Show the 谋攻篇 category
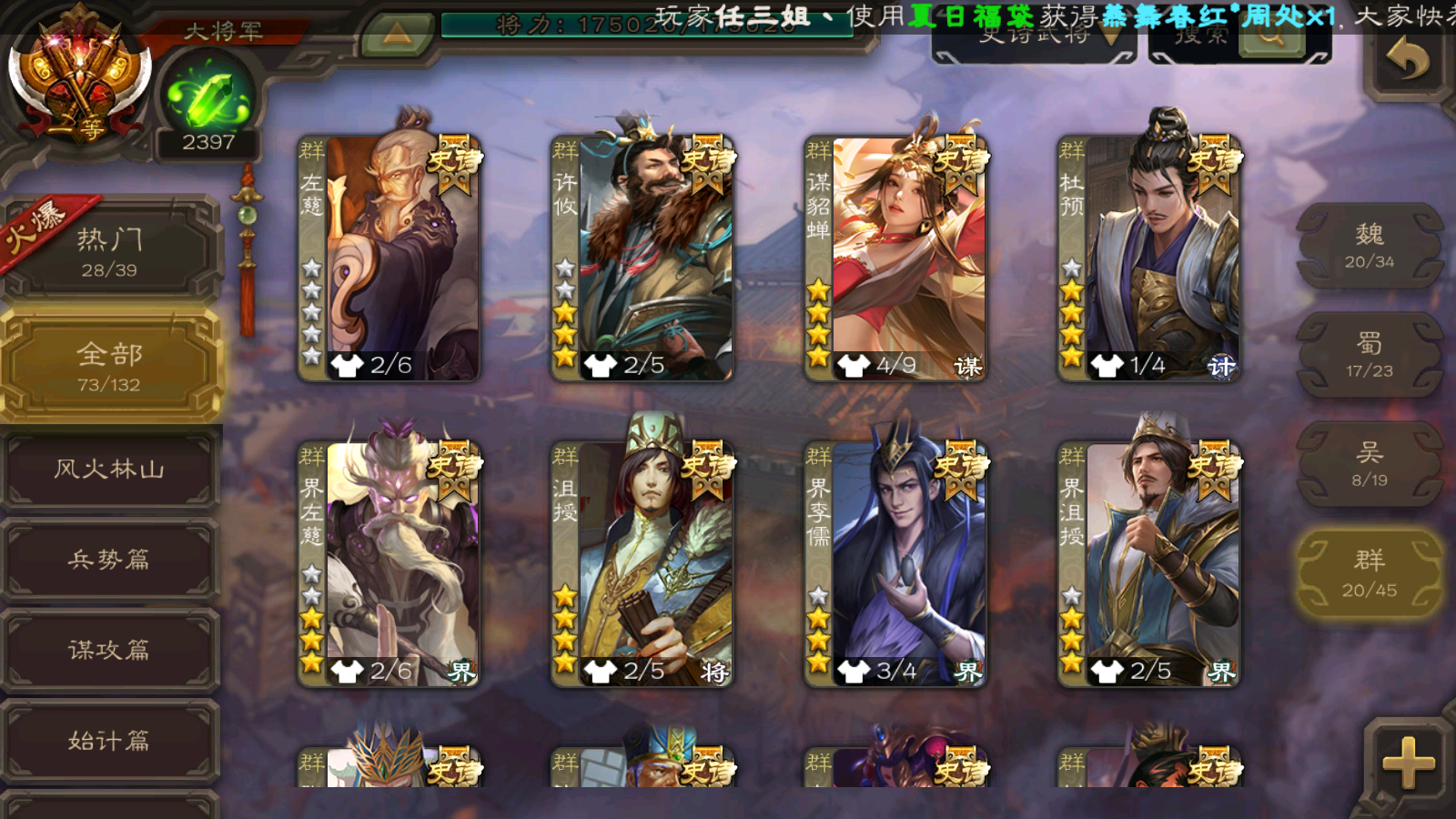 (109, 650)
